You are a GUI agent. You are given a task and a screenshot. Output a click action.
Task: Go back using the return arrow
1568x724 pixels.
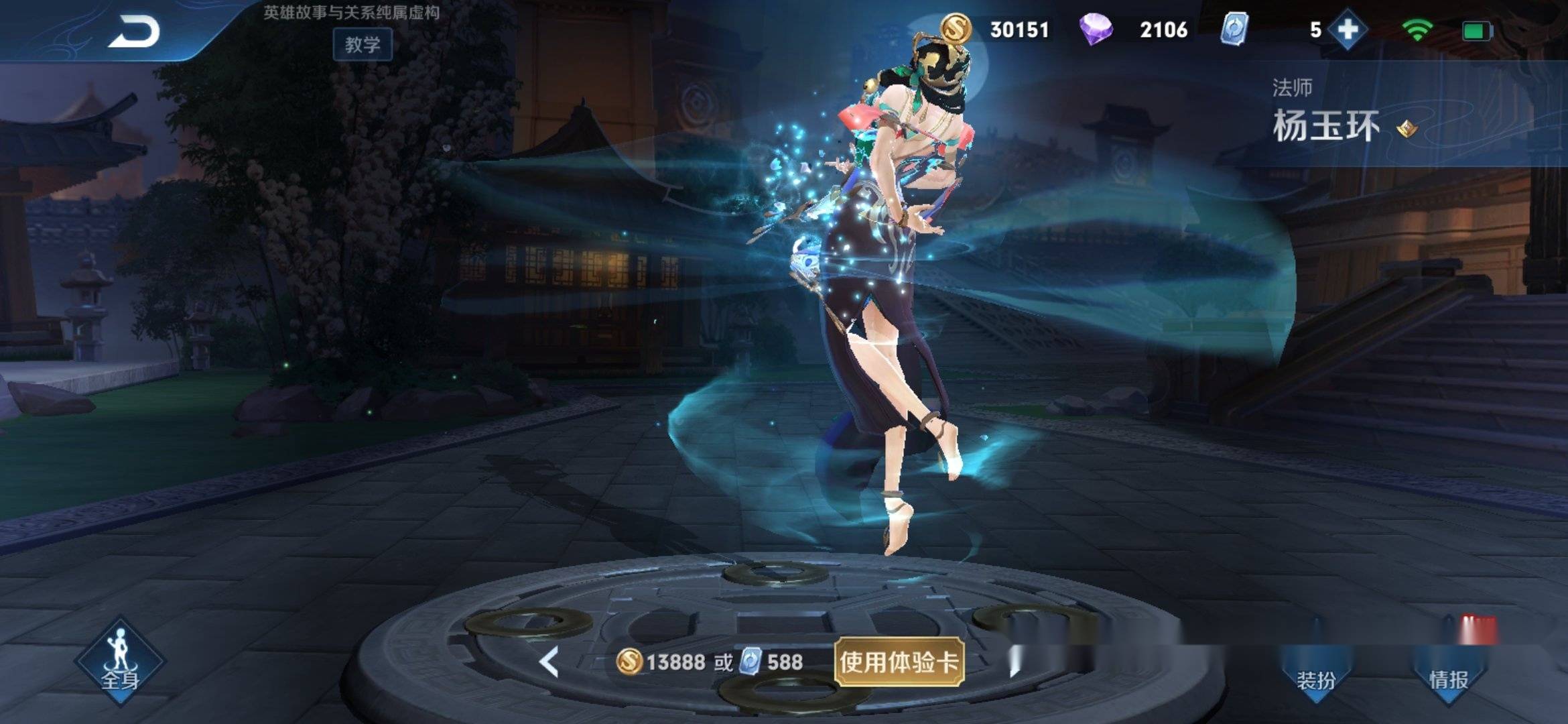click(x=134, y=32)
